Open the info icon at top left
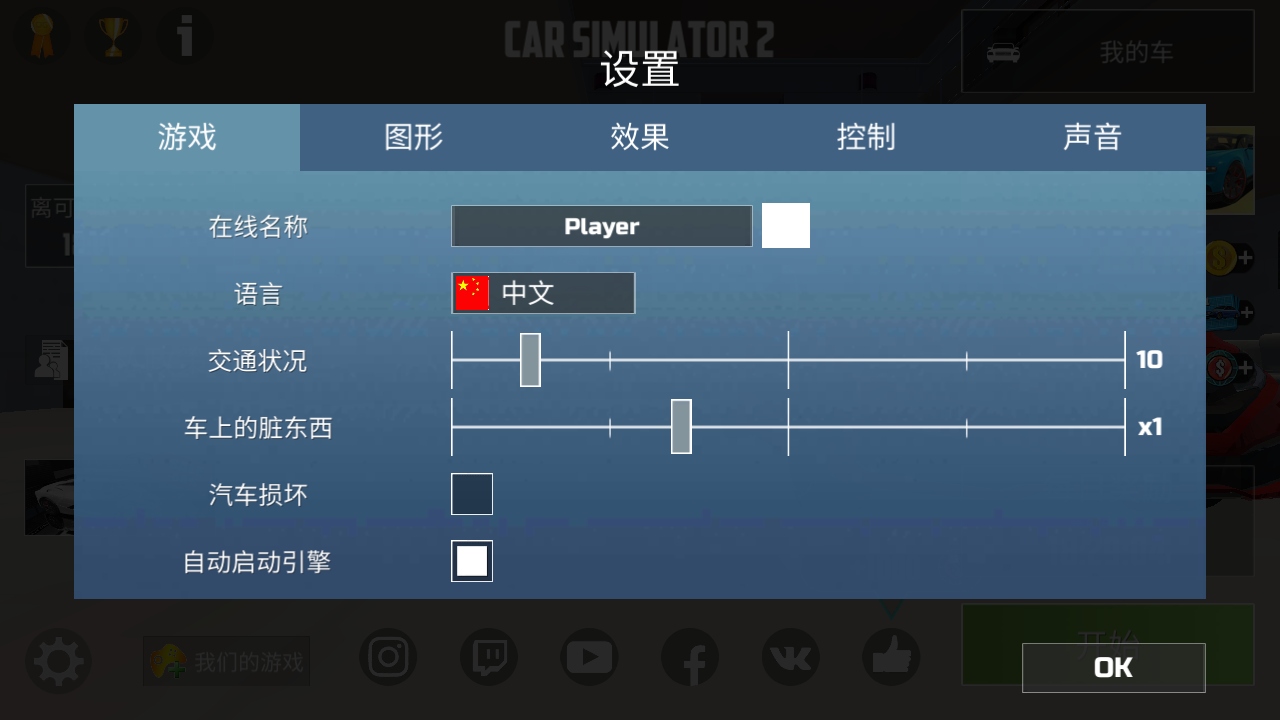 (185, 36)
